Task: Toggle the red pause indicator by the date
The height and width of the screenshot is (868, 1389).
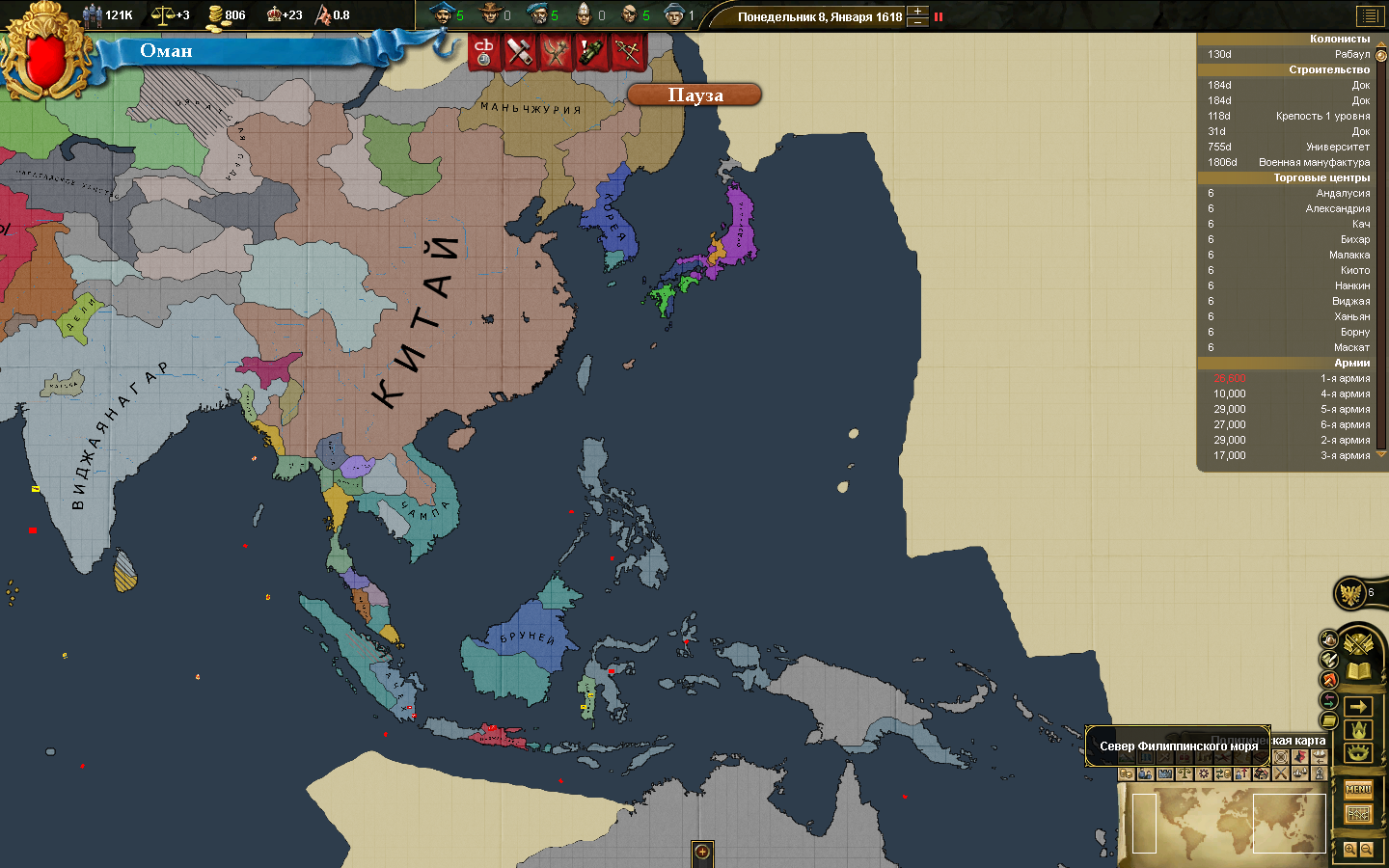Action: tap(938, 16)
